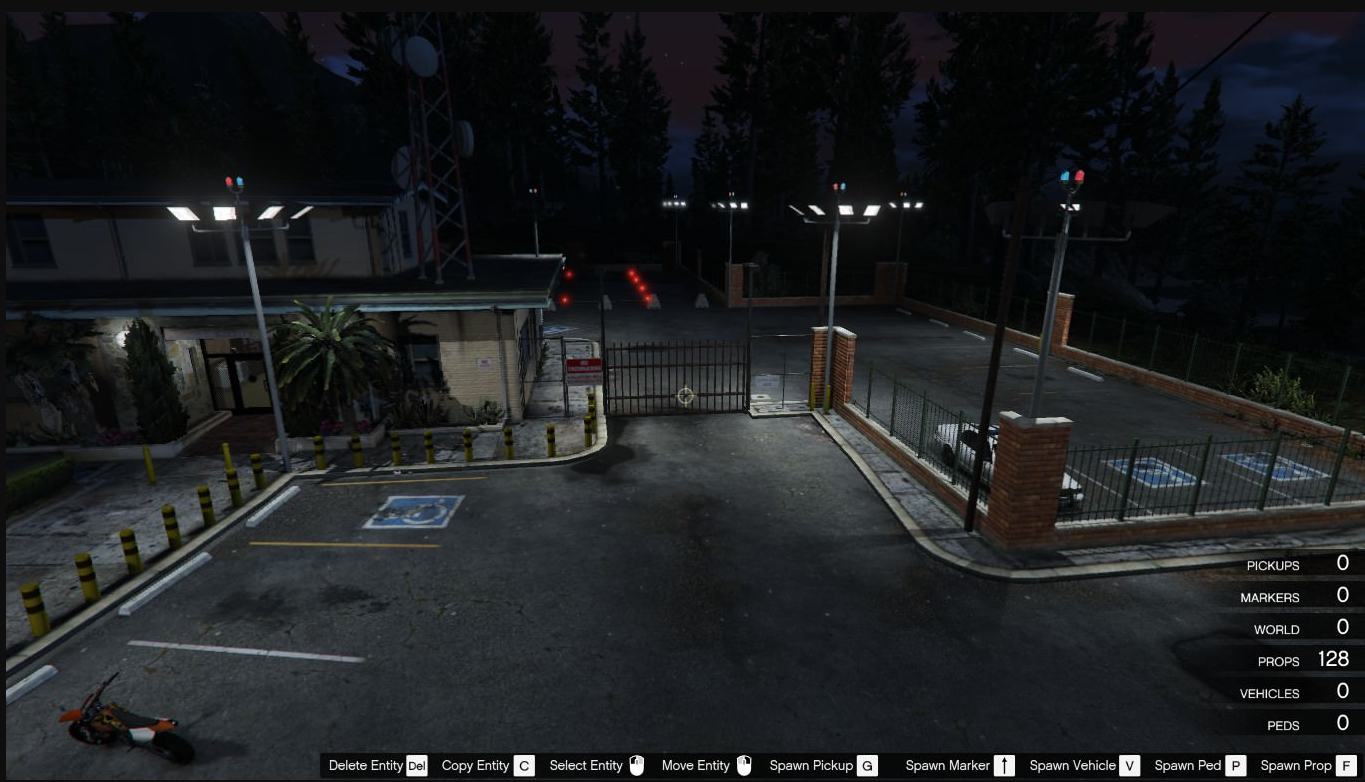
Task: Click the C keycap next to Copy Entity
Action: coord(522,765)
